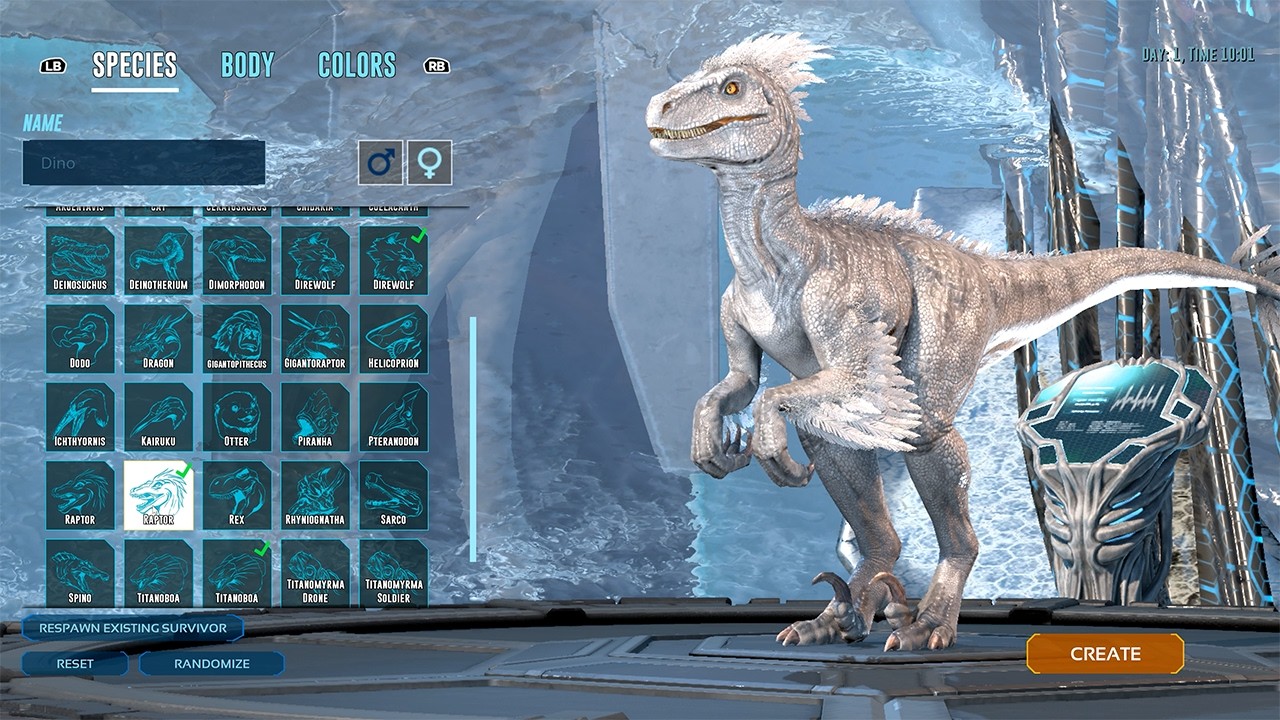
Task: Respawn existing survivor
Action: pyautogui.click(x=132, y=628)
